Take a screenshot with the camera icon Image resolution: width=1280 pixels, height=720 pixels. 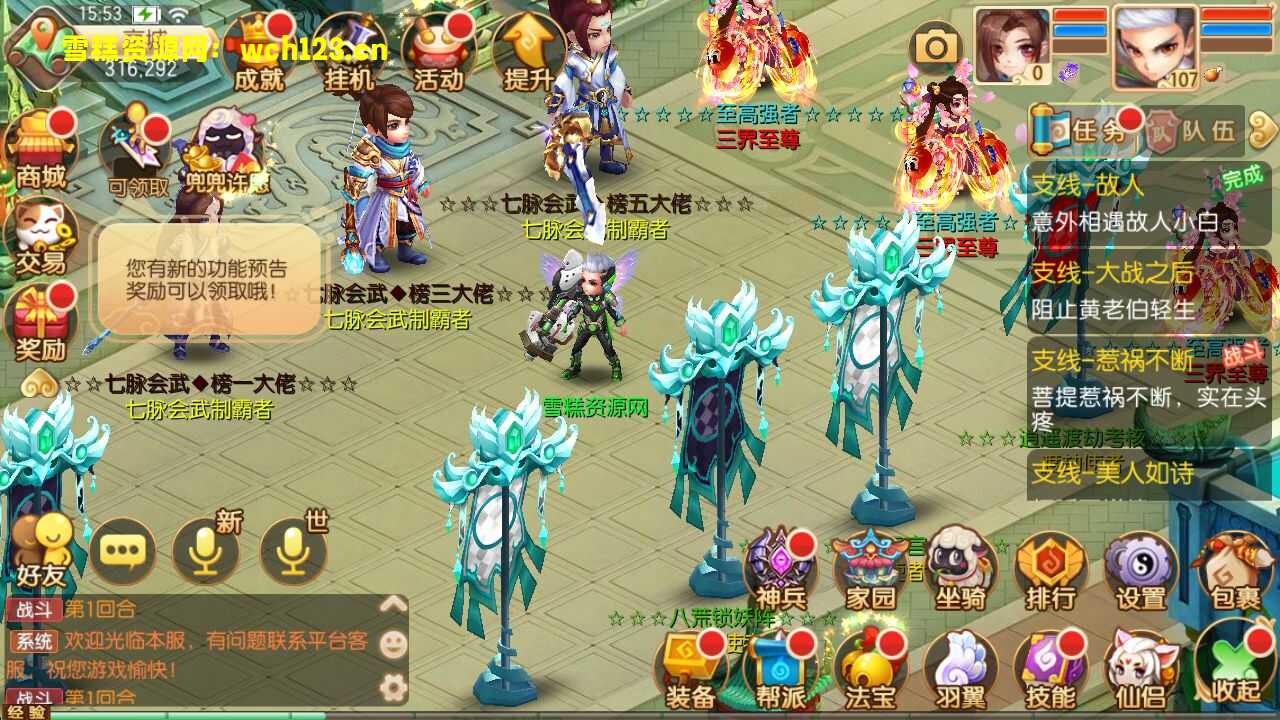[x=935, y=45]
